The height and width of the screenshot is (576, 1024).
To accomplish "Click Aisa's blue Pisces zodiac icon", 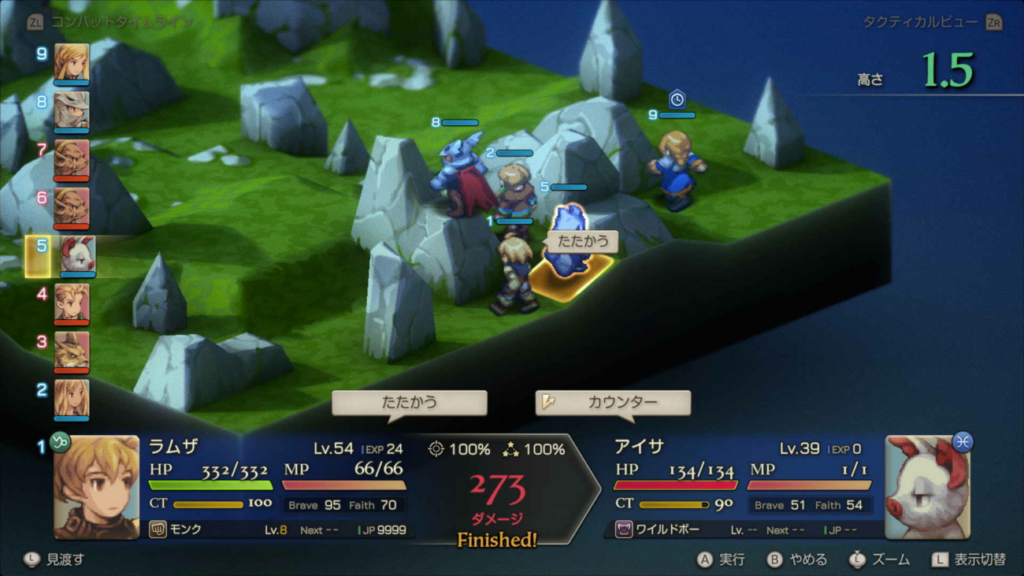I will pos(963,441).
